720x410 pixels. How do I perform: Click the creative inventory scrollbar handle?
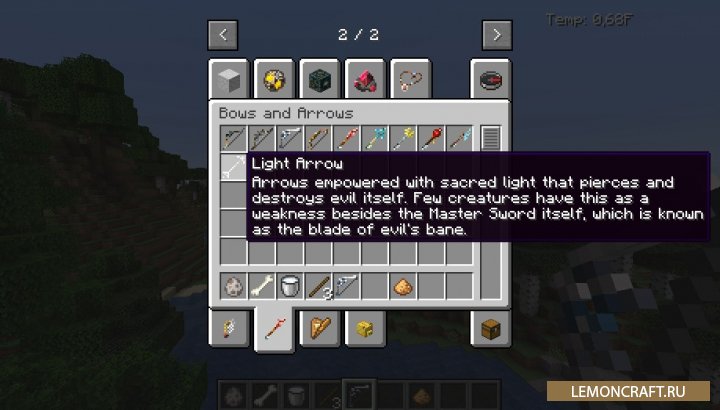click(490, 138)
